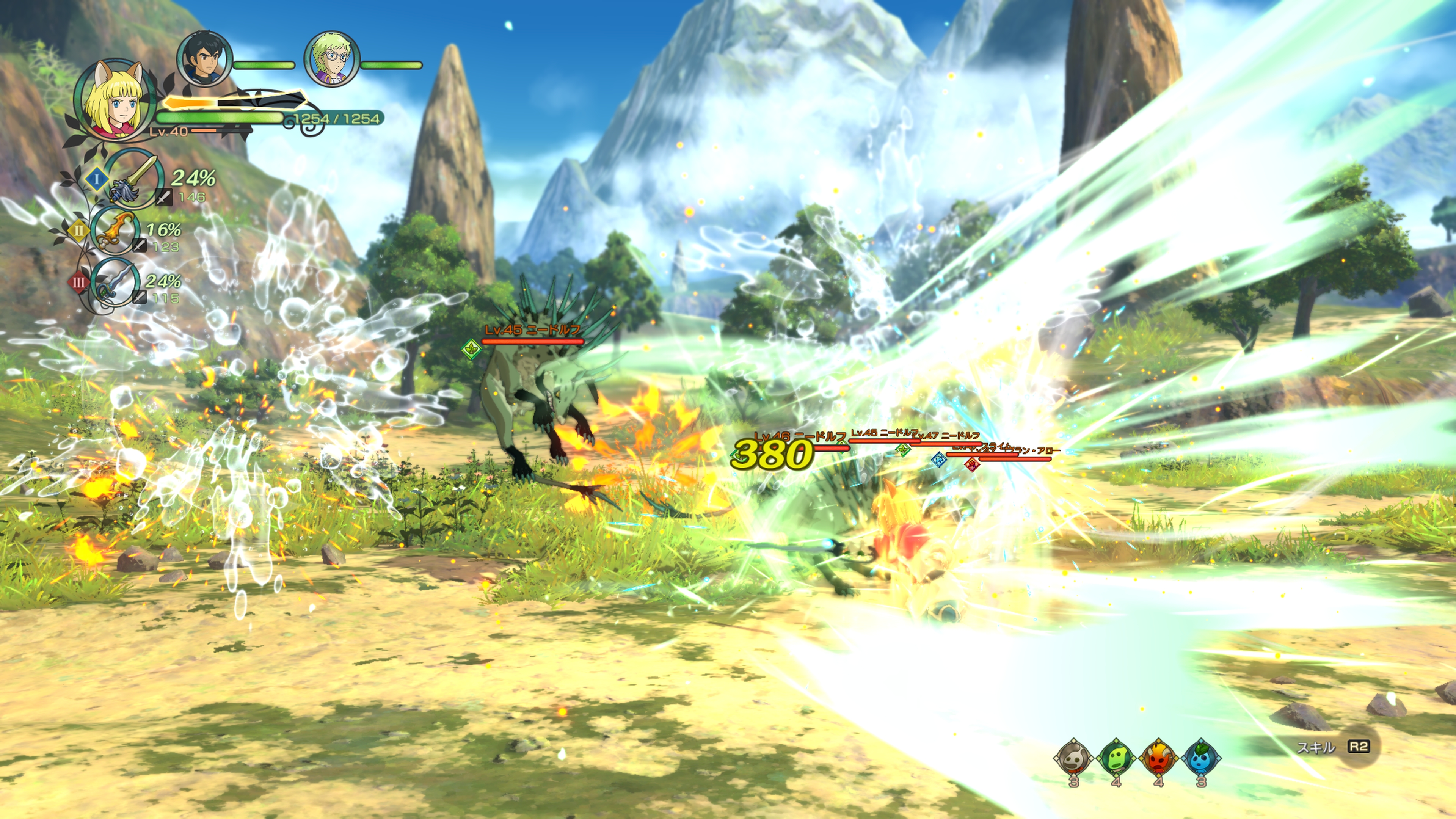
Task: Choose the blond party member with glasses
Action: tap(332, 59)
